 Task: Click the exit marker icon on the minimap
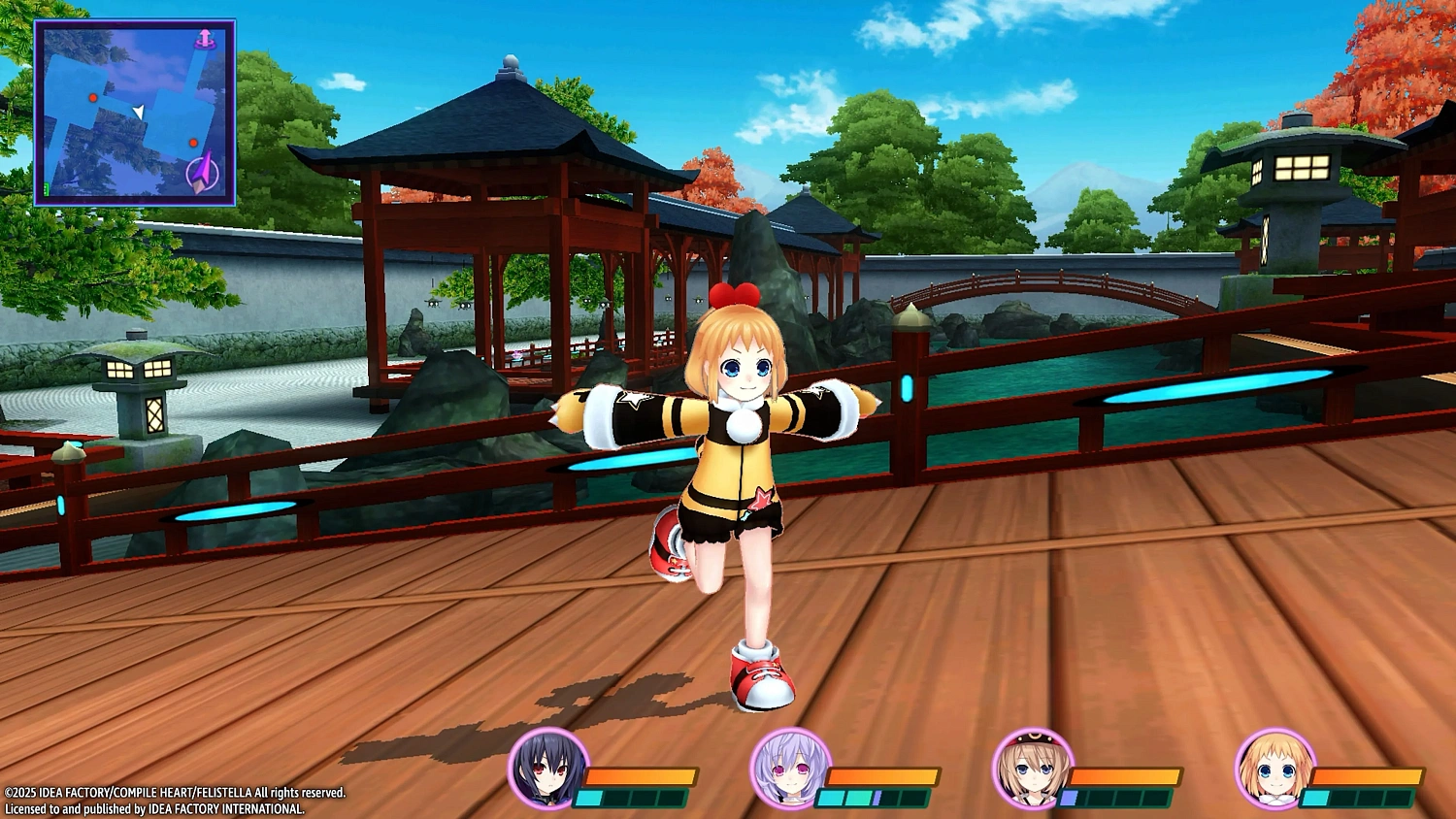tap(205, 38)
